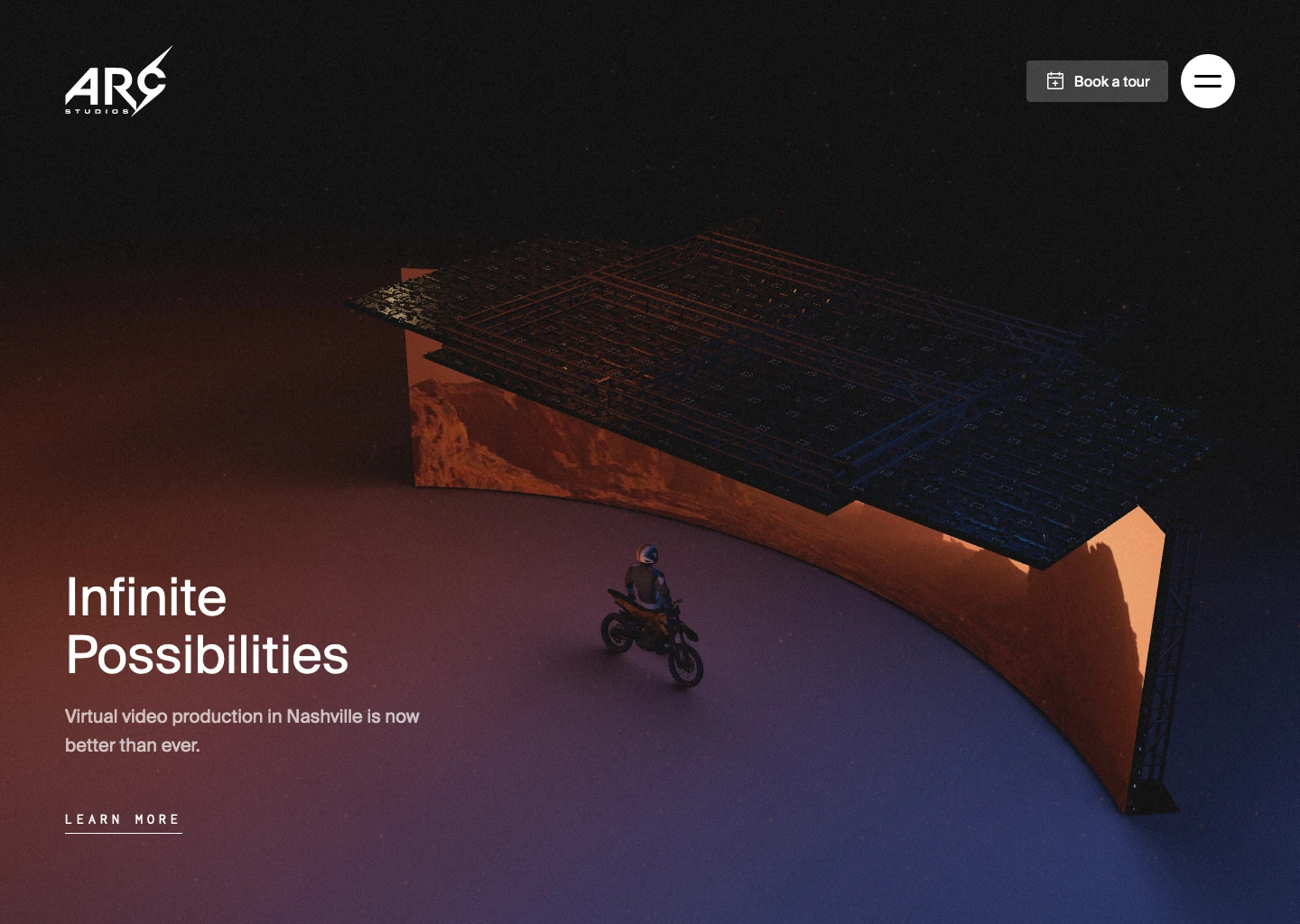Click the Infinite Possibilities headline
Viewport: 1300px width, 924px height.
(x=207, y=625)
